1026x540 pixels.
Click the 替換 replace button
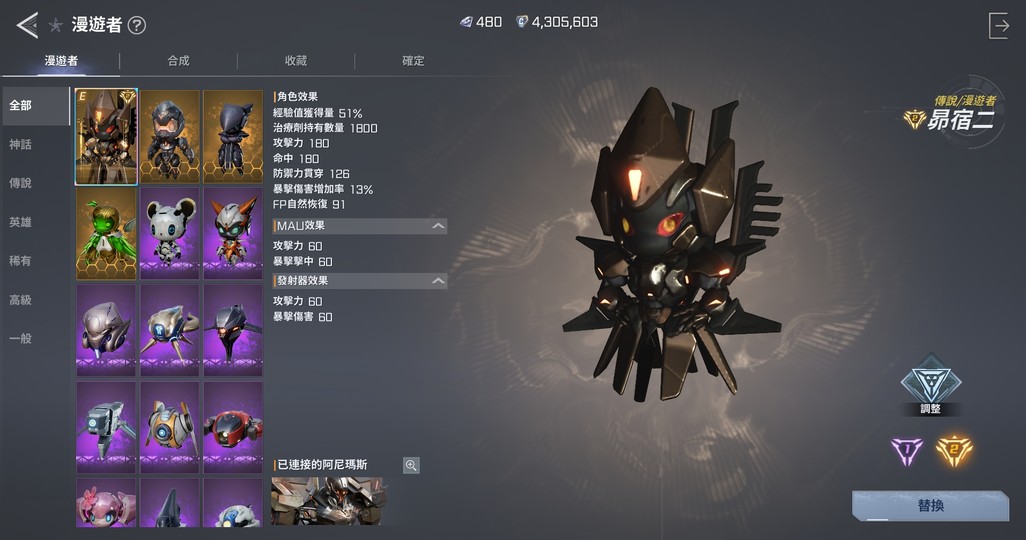[930, 505]
